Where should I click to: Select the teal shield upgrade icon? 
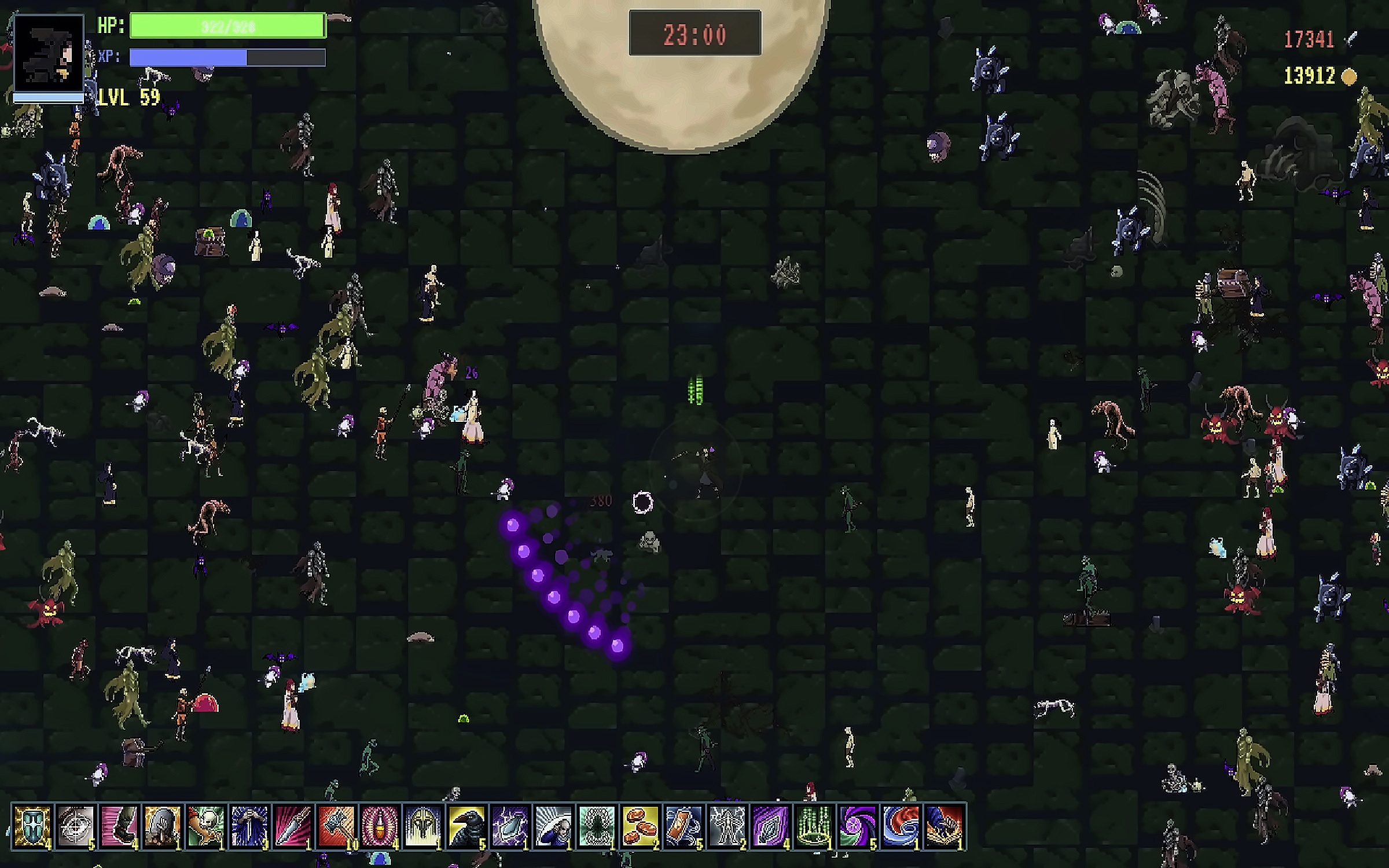32,826
